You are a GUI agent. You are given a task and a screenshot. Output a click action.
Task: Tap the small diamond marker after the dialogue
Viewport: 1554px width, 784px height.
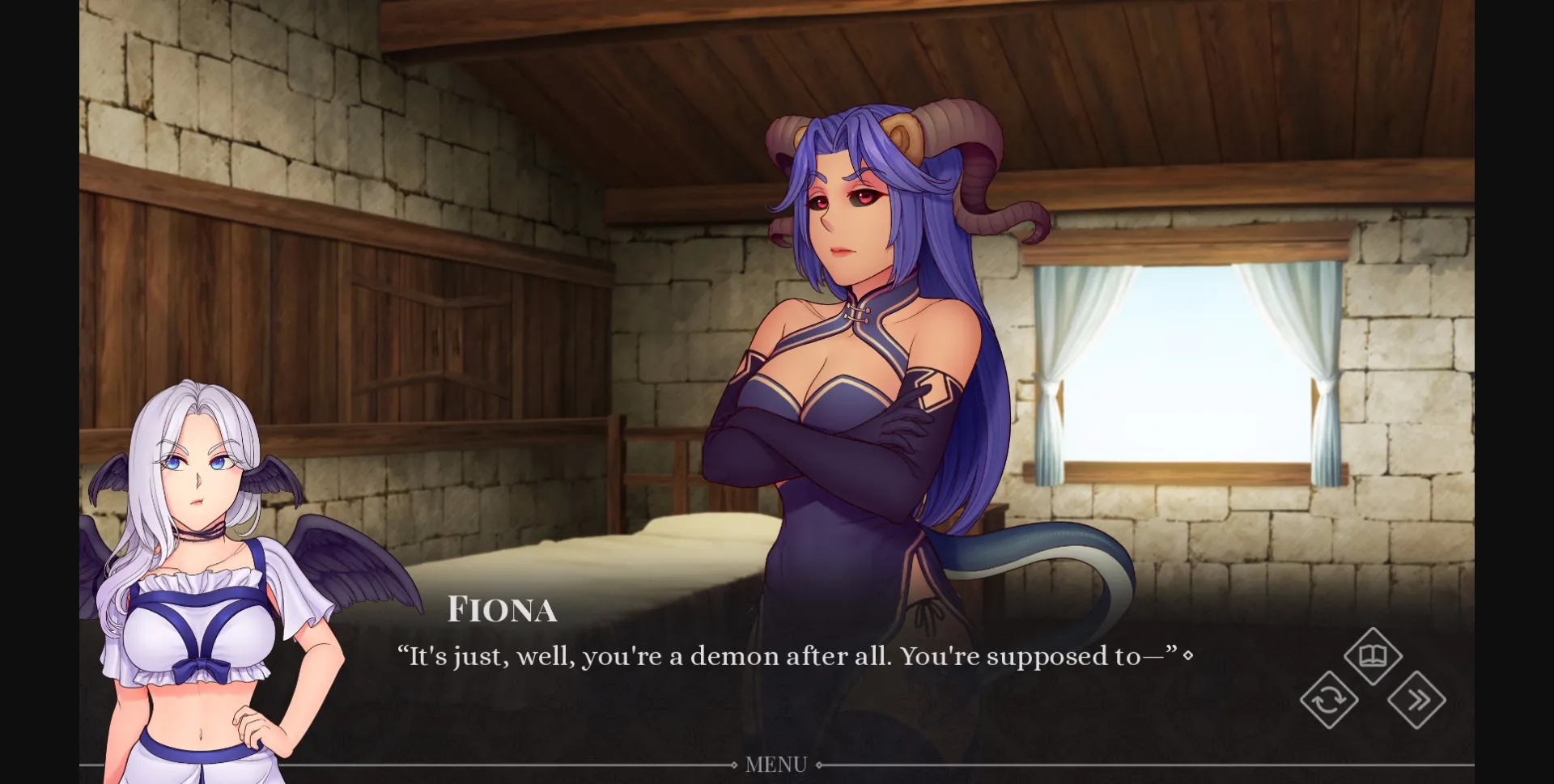1189,656
